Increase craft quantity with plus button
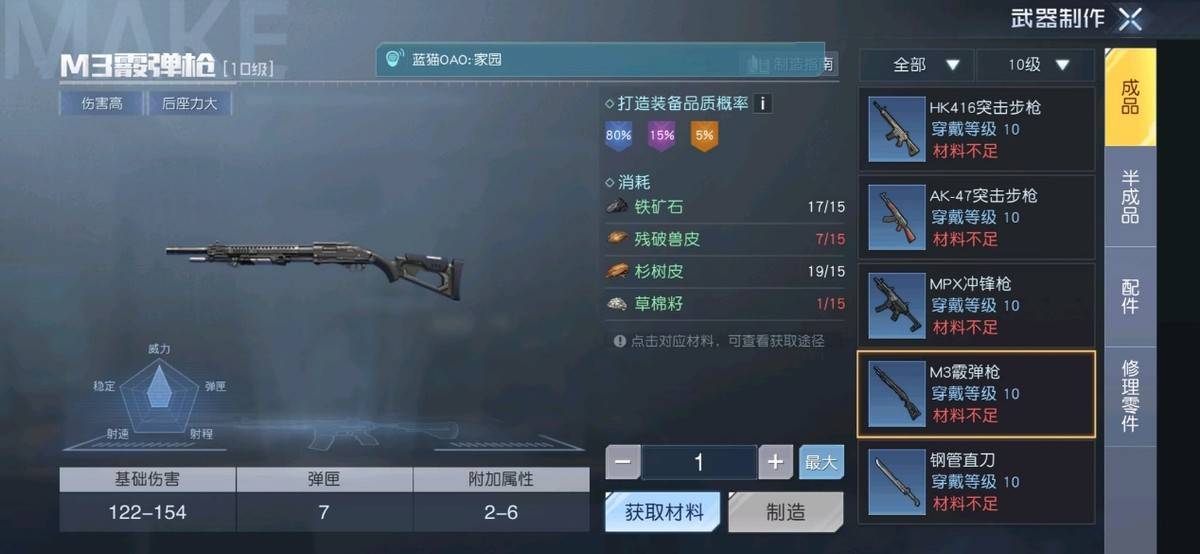The width and height of the screenshot is (1200, 554). pyautogui.click(x=775, y=462)
